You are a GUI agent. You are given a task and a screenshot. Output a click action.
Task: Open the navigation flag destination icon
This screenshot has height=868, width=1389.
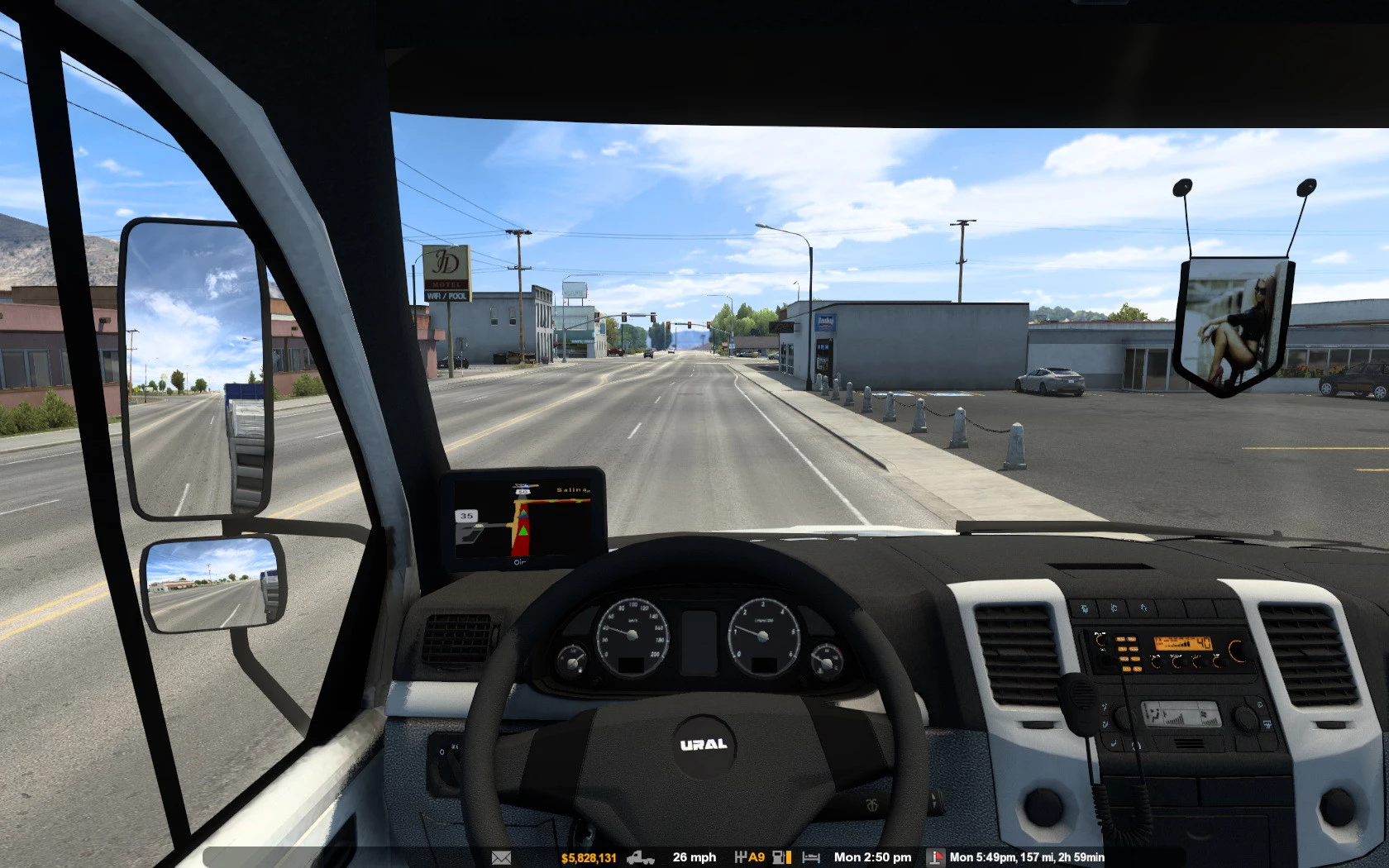[x=935, y=857]
